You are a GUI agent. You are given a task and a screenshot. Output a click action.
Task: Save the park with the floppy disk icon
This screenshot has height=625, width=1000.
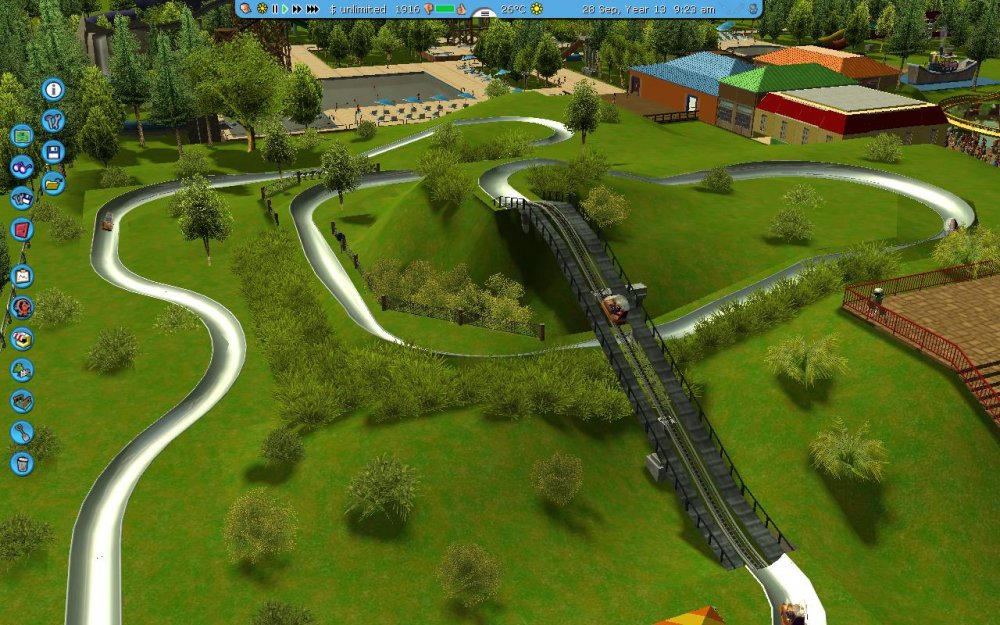tap(53, 152)
